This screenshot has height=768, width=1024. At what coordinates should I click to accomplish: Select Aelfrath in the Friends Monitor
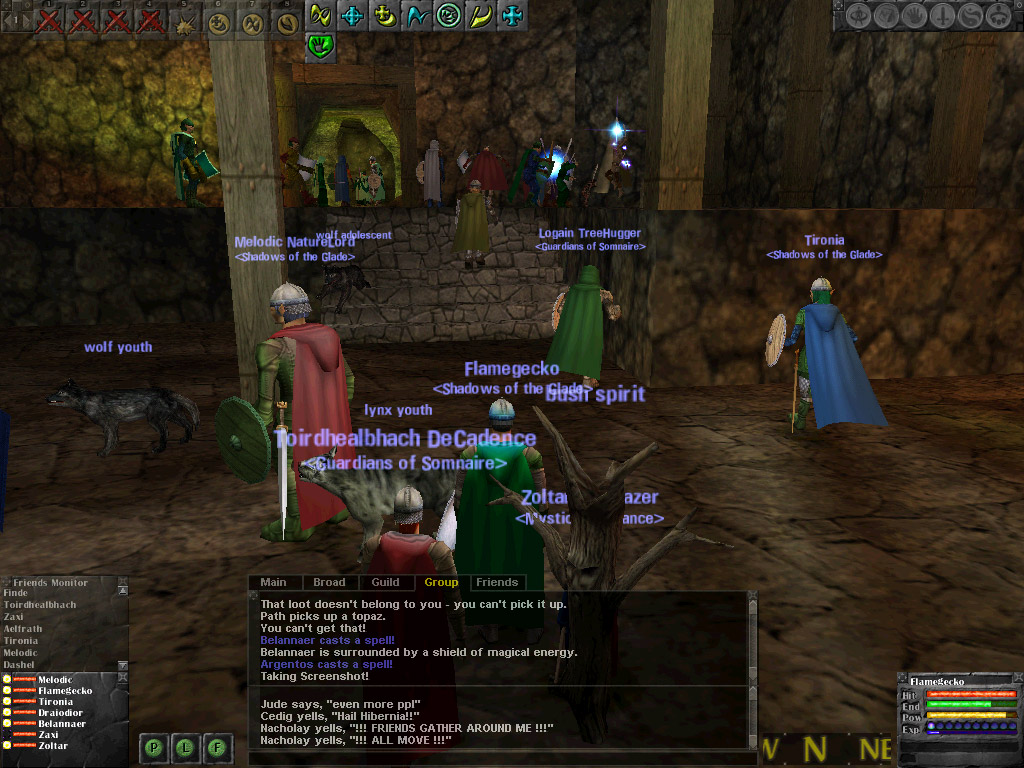click(x=22, y=629)
